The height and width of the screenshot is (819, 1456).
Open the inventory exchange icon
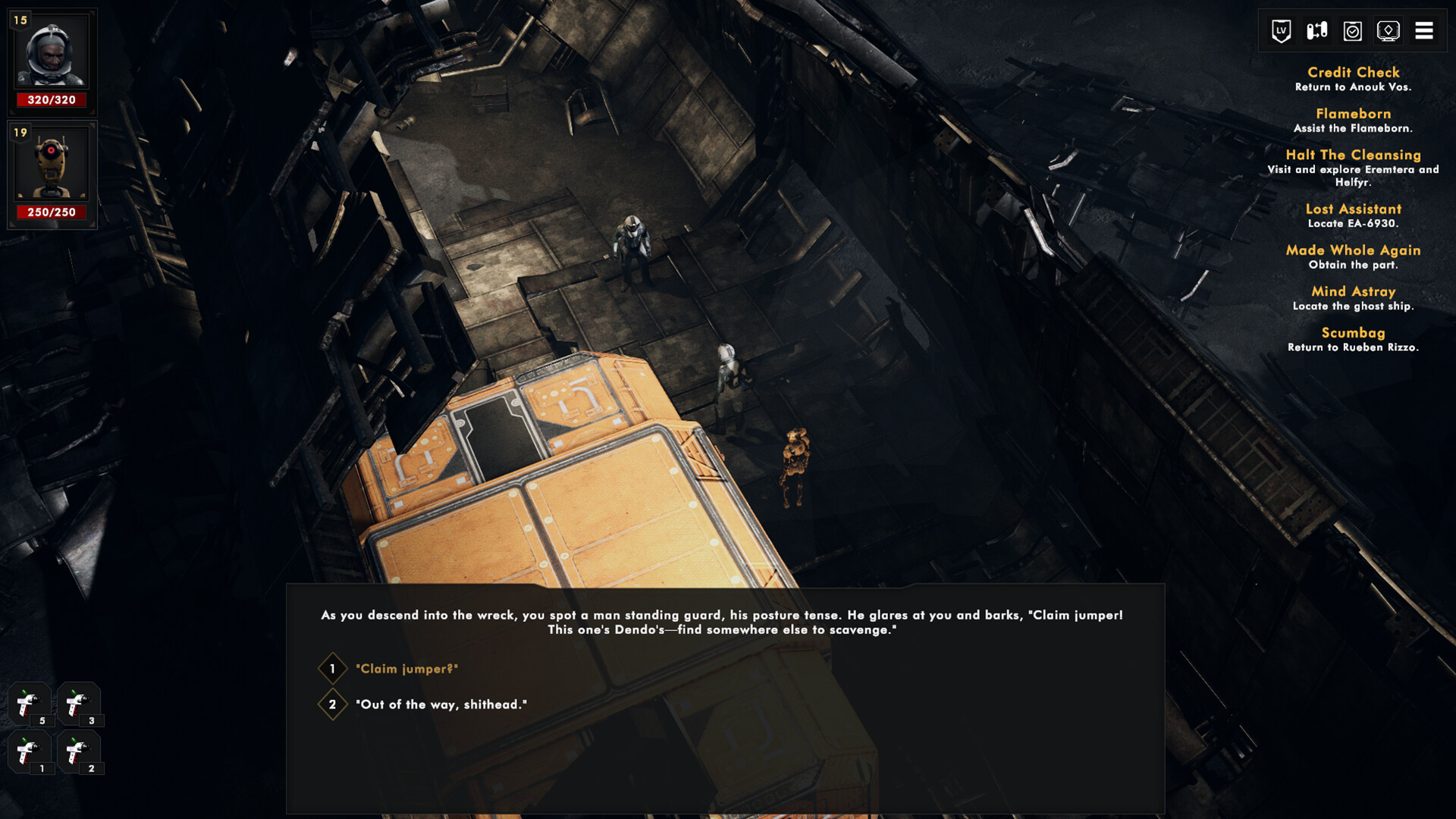pyautogui.click(x=1315, y=31)
